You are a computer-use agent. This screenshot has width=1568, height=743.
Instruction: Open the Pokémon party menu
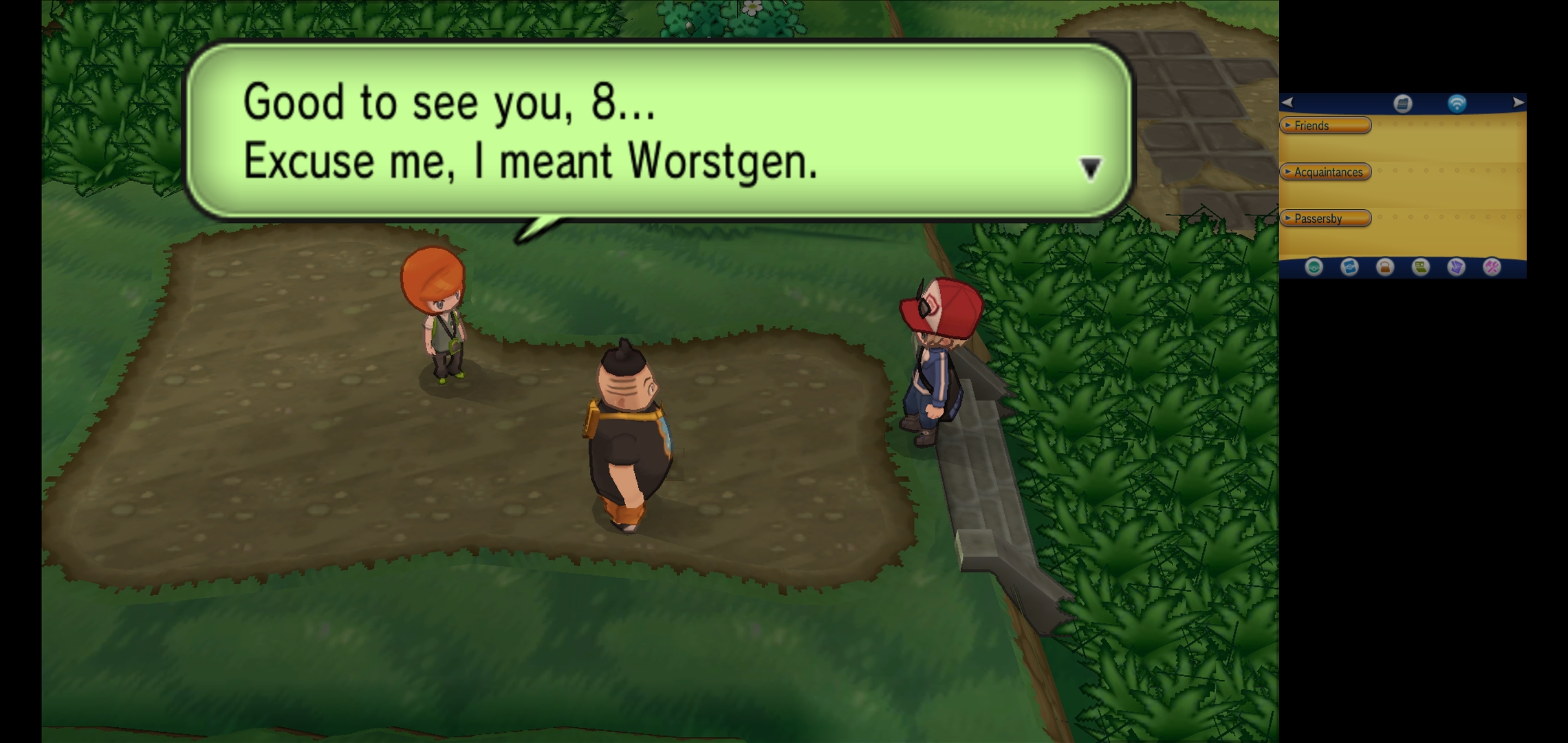pyautogui.click(x=1314, y=267)
